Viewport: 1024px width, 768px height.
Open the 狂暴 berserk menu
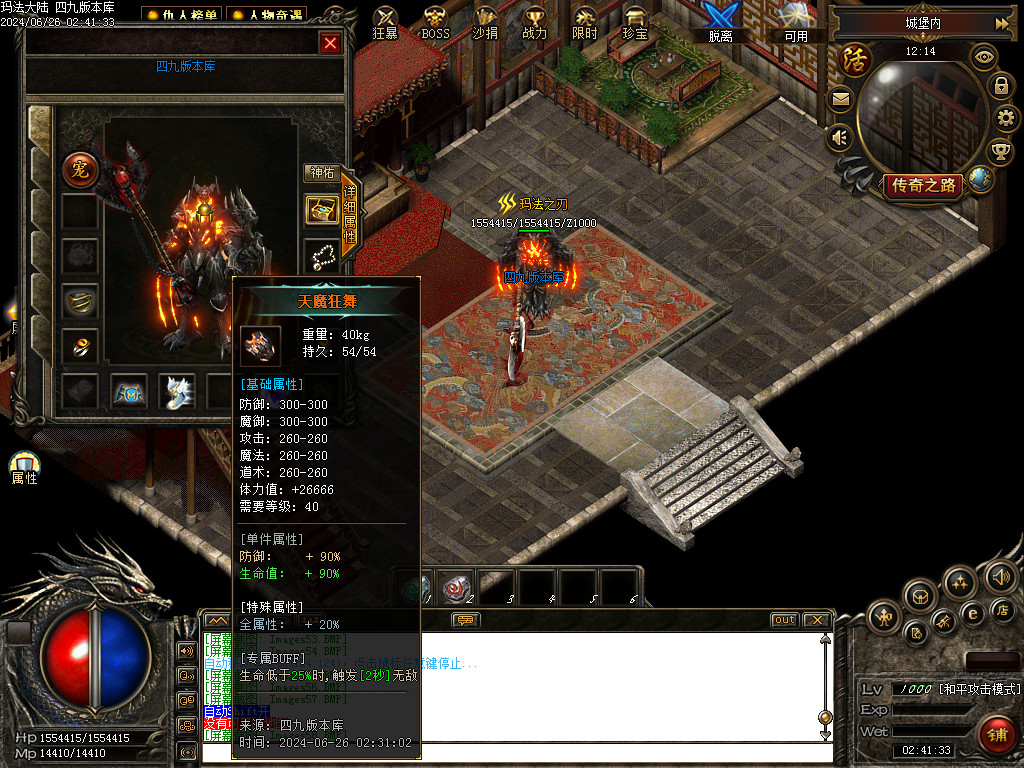[x=385, y=22]
